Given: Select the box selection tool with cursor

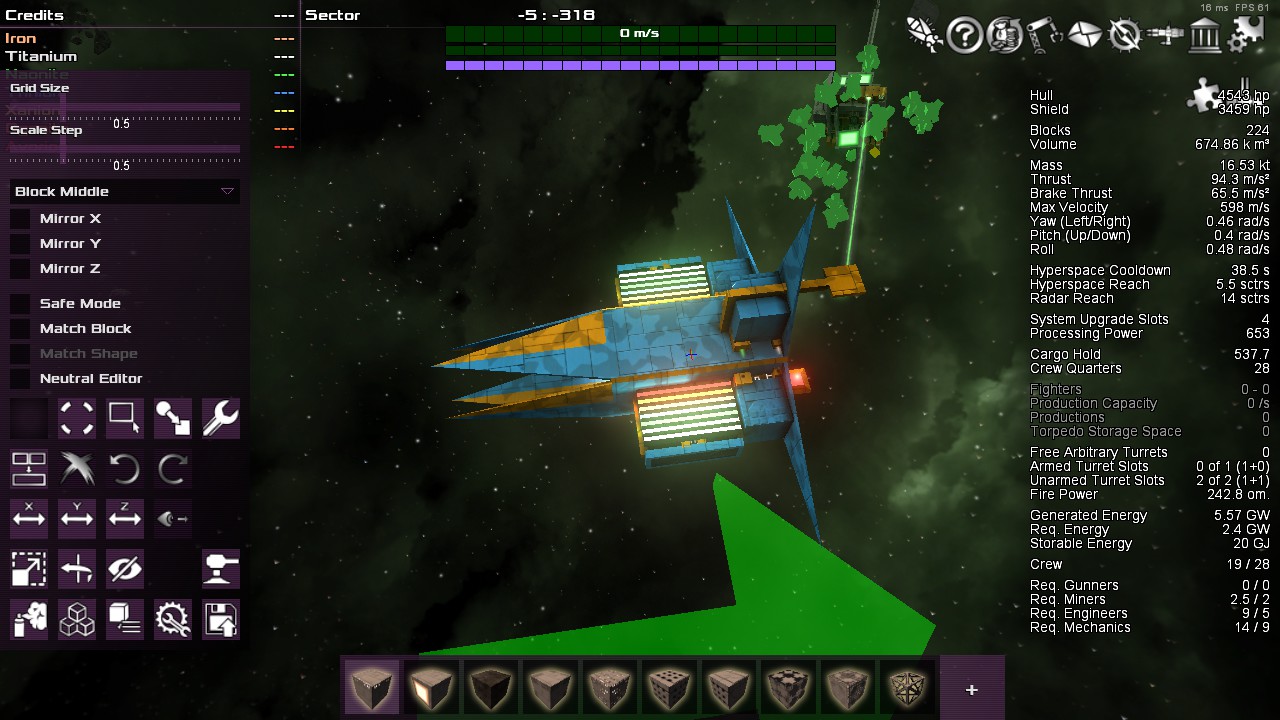Looking at the screenshot, I should pyautogui.click(x=124, y=419).
